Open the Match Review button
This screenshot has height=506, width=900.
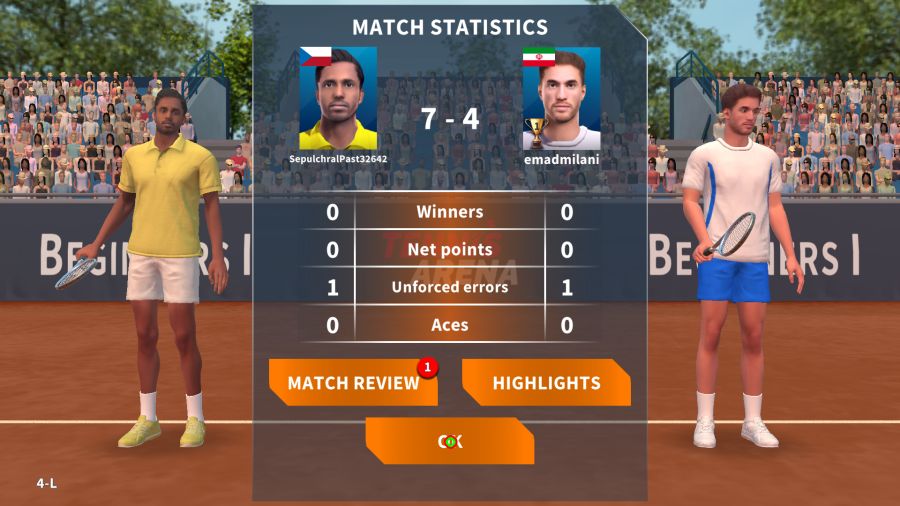click(353, 383)
